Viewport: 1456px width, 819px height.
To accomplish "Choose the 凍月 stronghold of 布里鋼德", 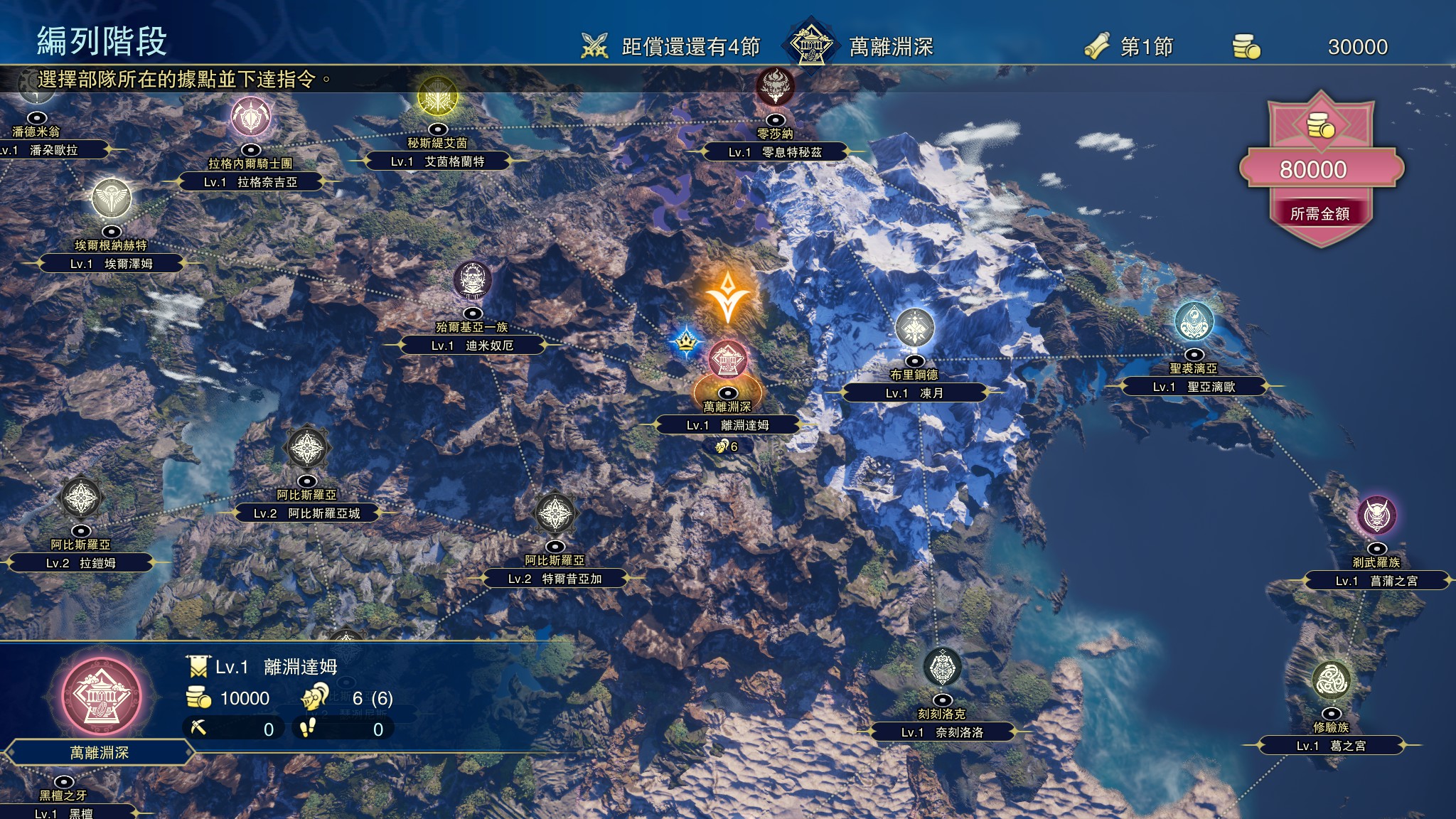I will [914, 393].
